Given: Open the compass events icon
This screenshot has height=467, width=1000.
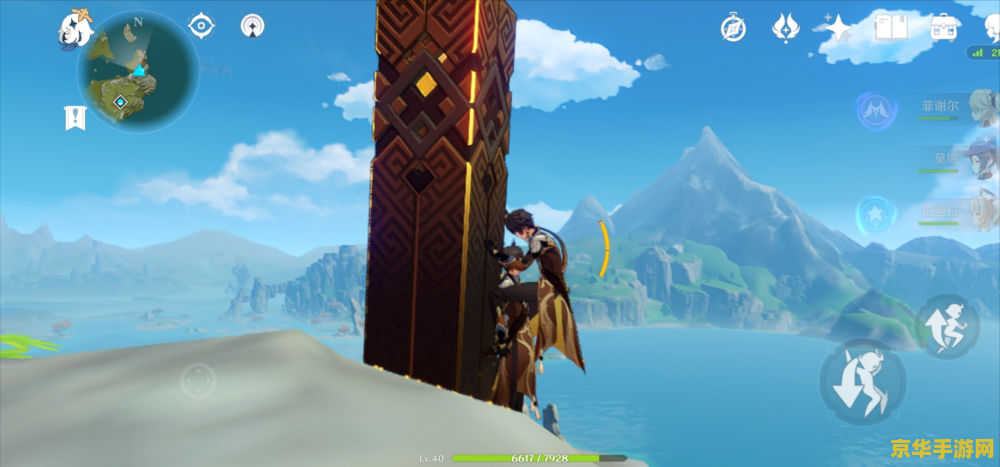Looking at the screenshot, I should pos(733,28).
